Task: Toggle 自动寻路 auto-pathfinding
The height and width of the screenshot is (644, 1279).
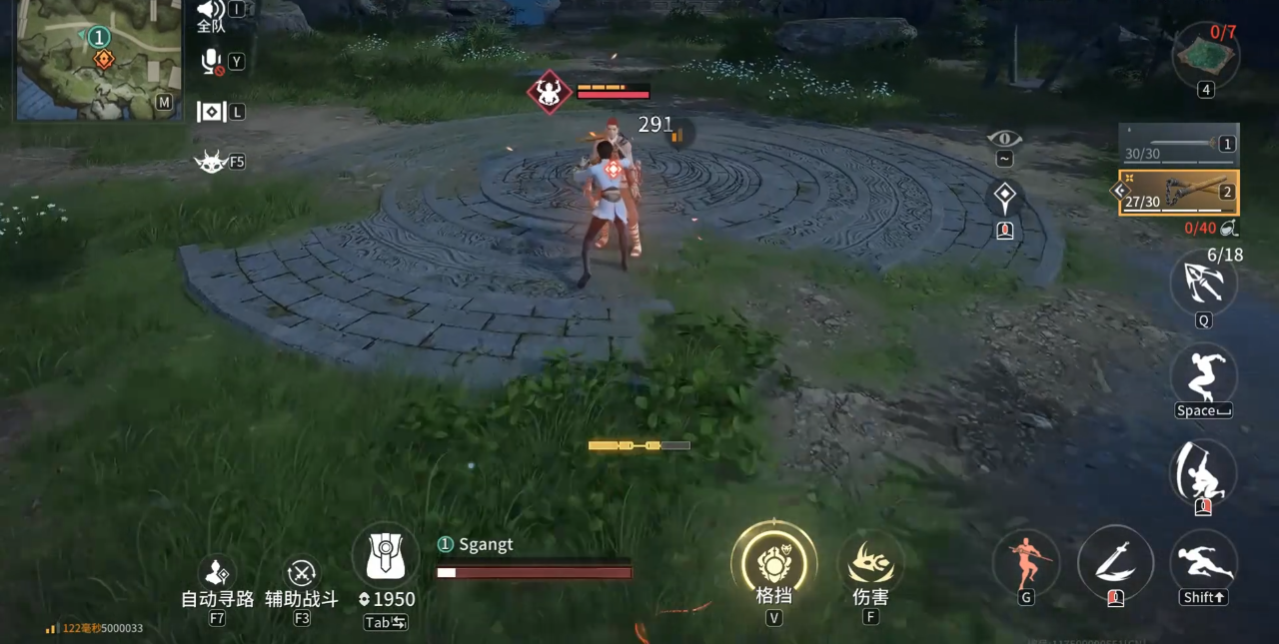Action: (217, 574)
